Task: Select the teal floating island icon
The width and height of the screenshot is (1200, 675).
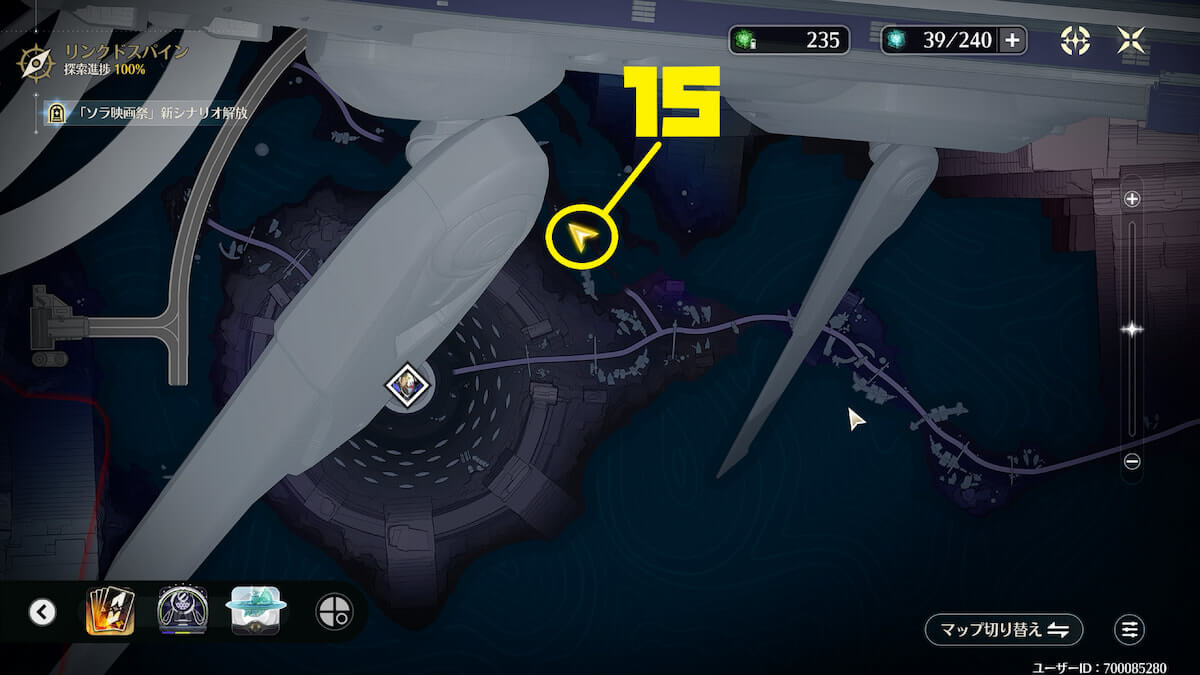Action: [258, 611]
